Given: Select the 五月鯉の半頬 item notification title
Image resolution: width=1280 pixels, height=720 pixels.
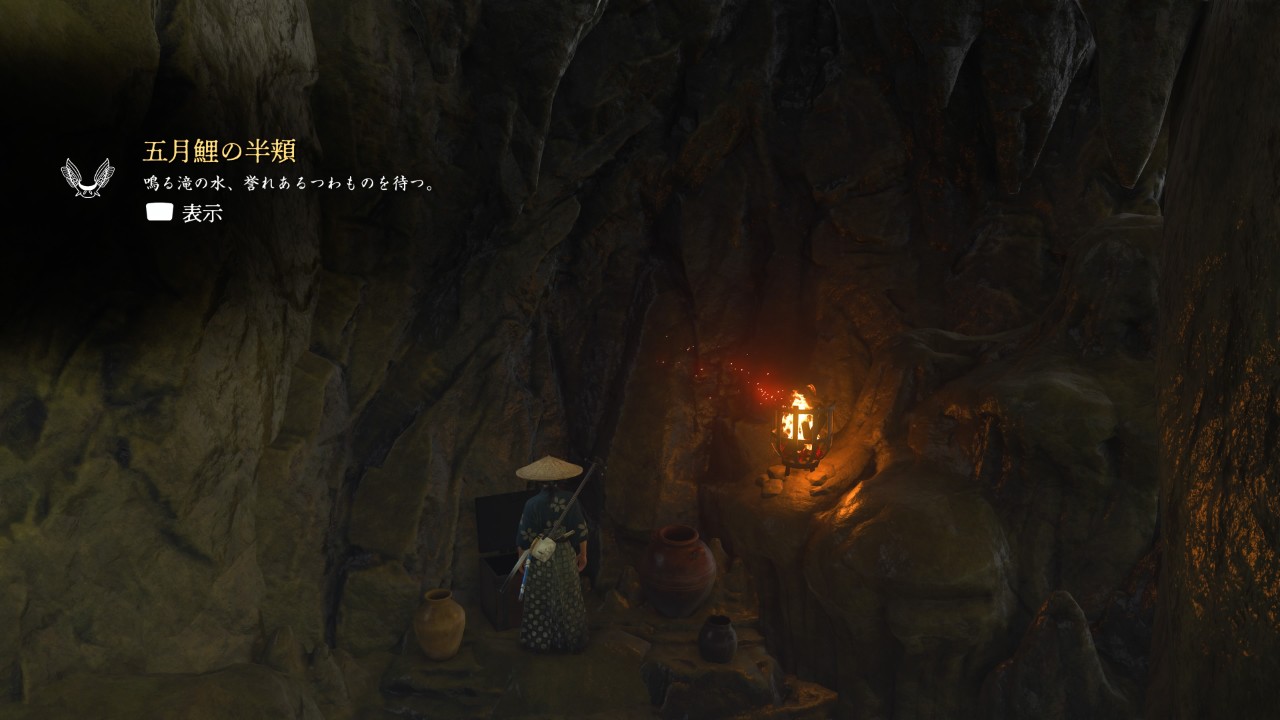Looking at the screenshot, I should pos(219,152).
